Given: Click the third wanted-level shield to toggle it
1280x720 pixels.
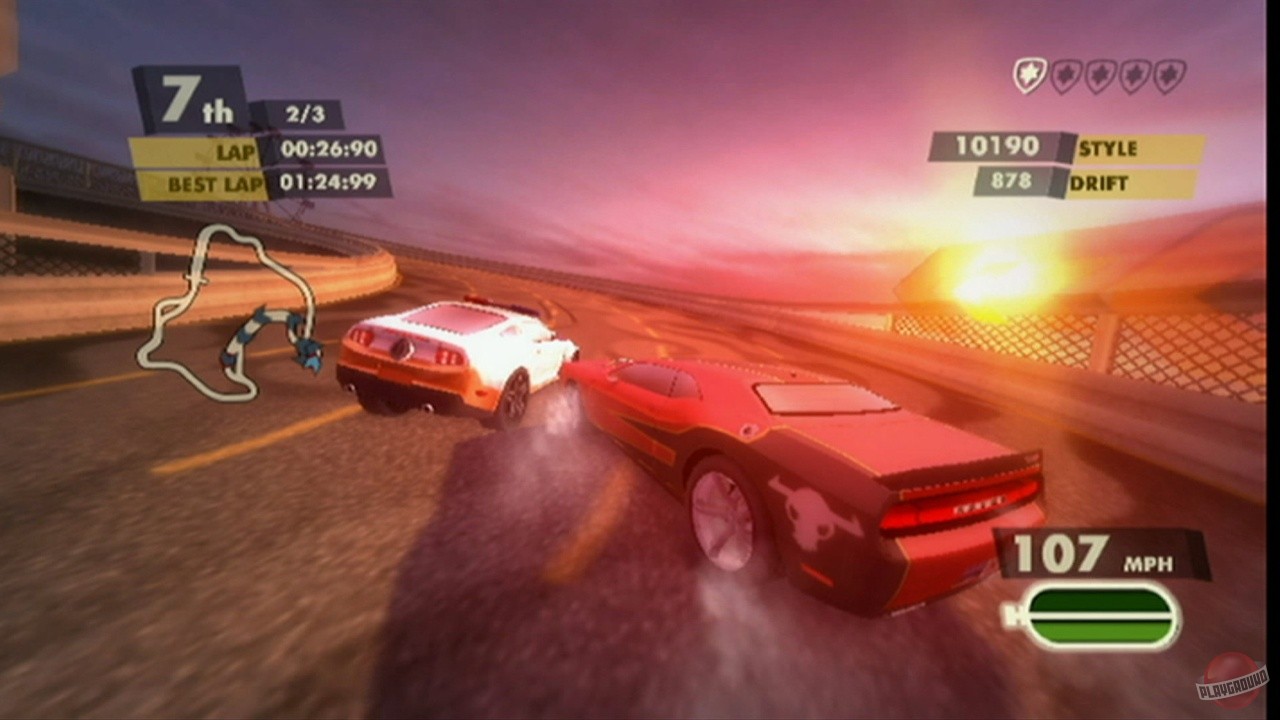Looking at the screenshot, I should pyautogui.click(x=1098, y=73).
